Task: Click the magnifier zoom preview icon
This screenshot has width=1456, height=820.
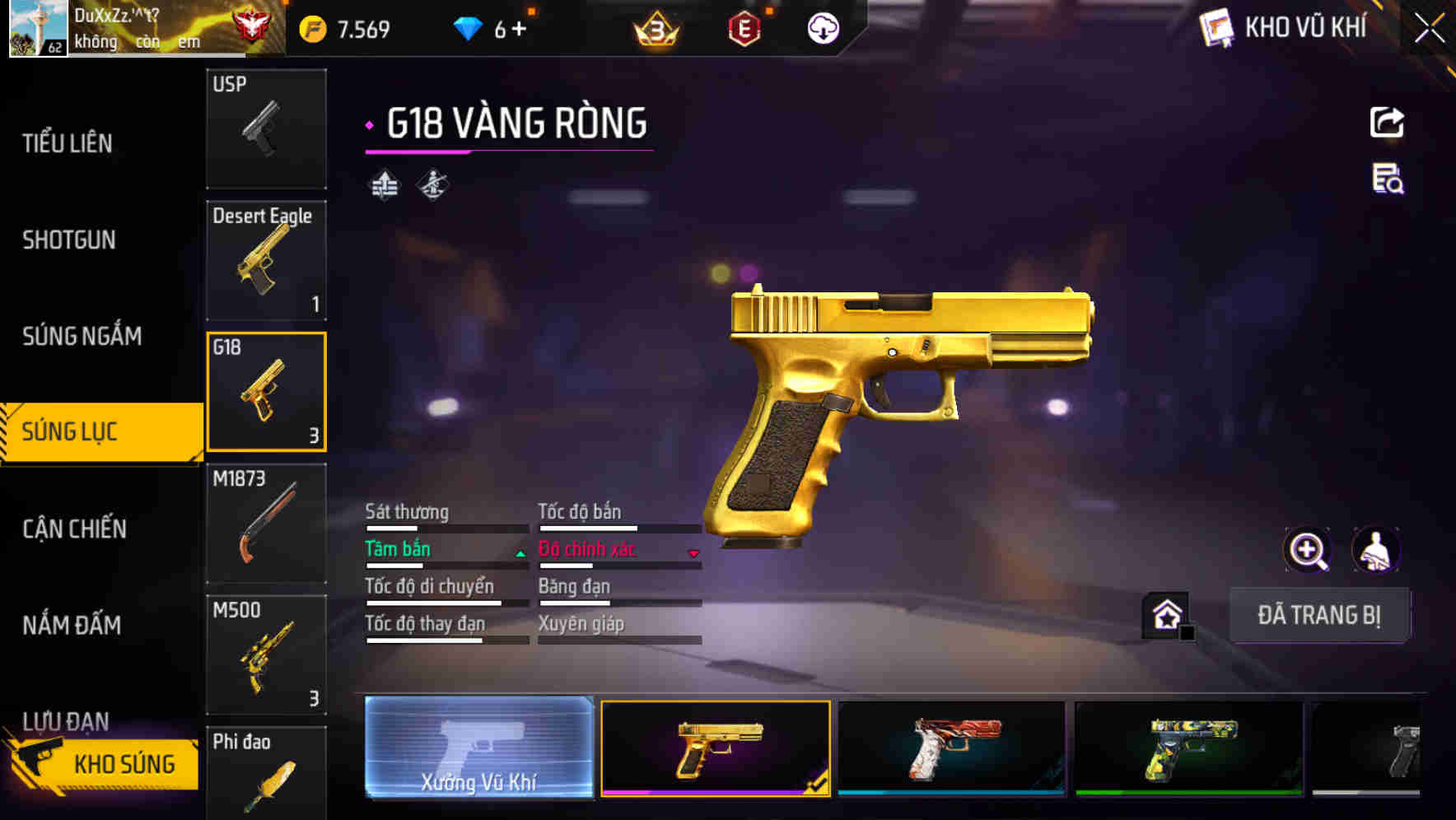Action: click(1308, 549)
